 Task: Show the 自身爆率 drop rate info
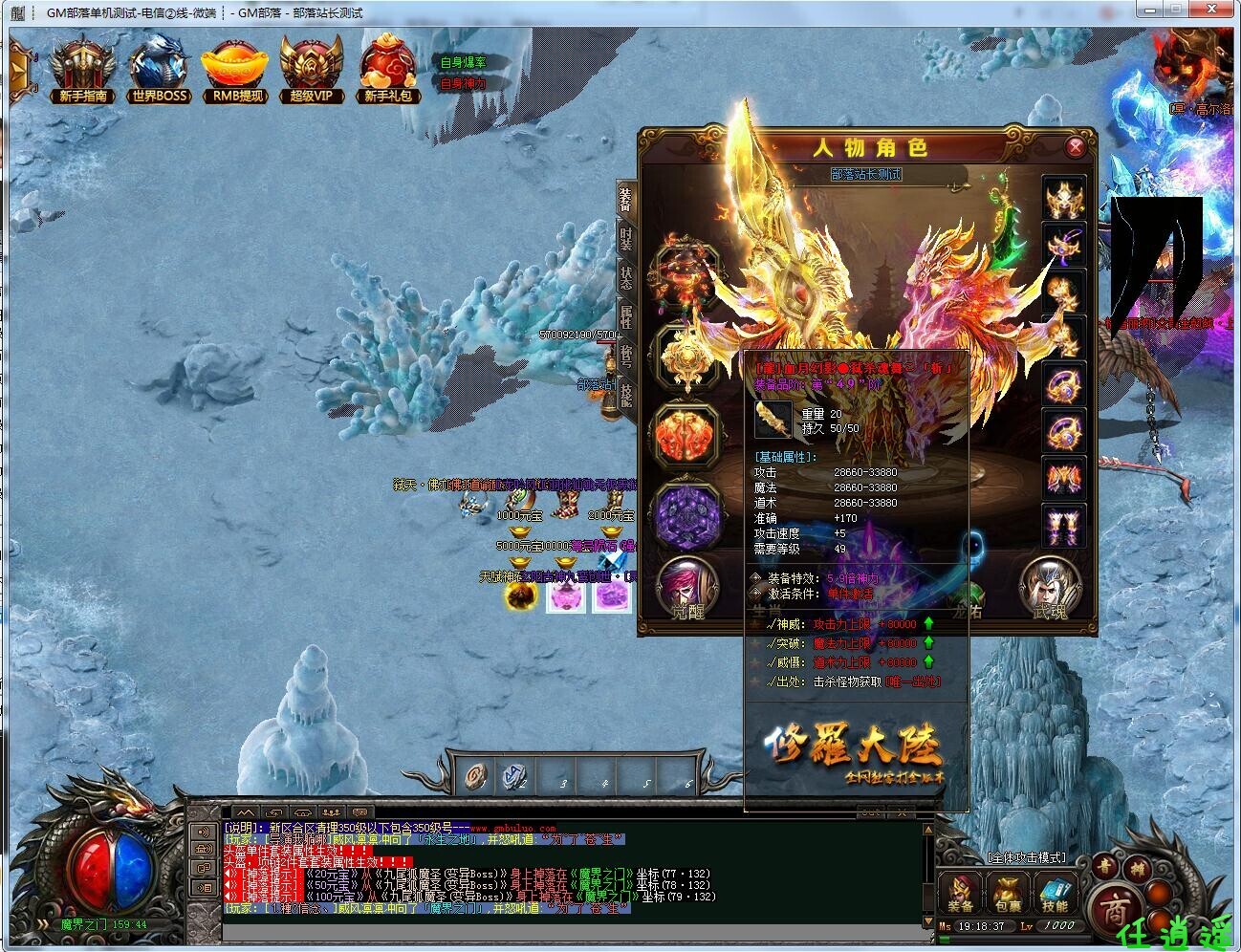pos(464,63)
